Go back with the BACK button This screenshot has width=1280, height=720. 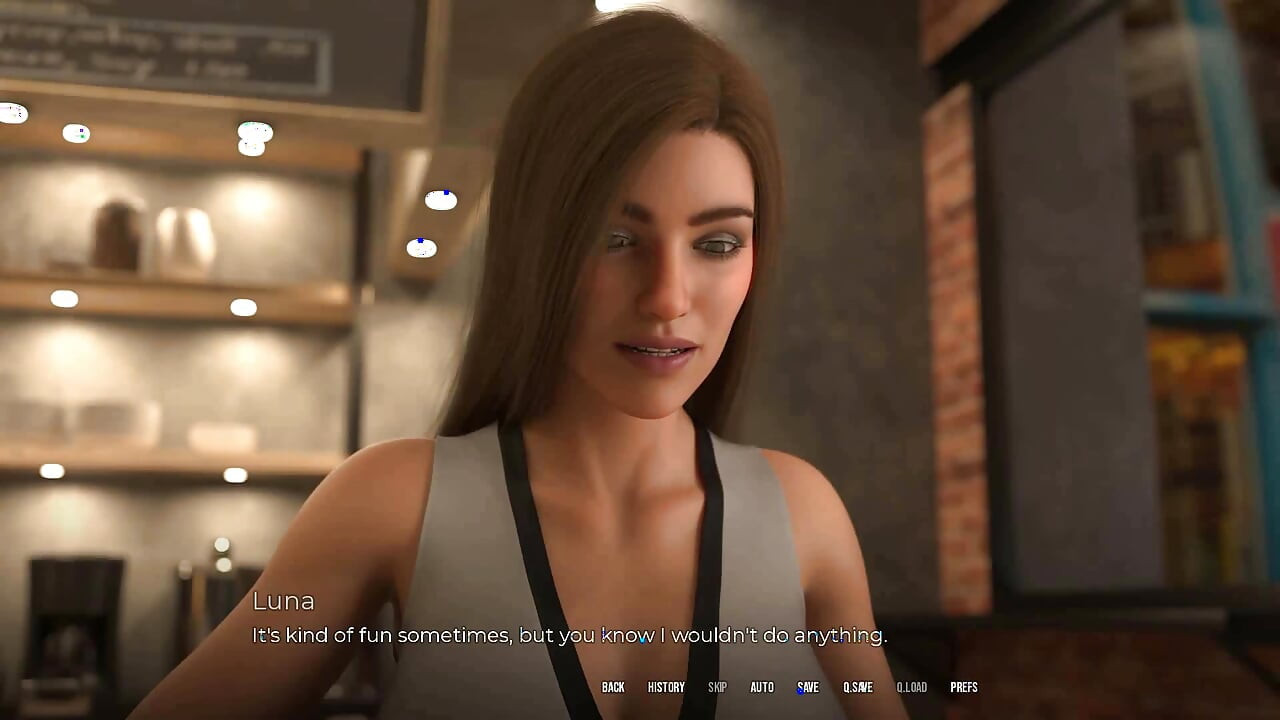click(x=613, y=687)
